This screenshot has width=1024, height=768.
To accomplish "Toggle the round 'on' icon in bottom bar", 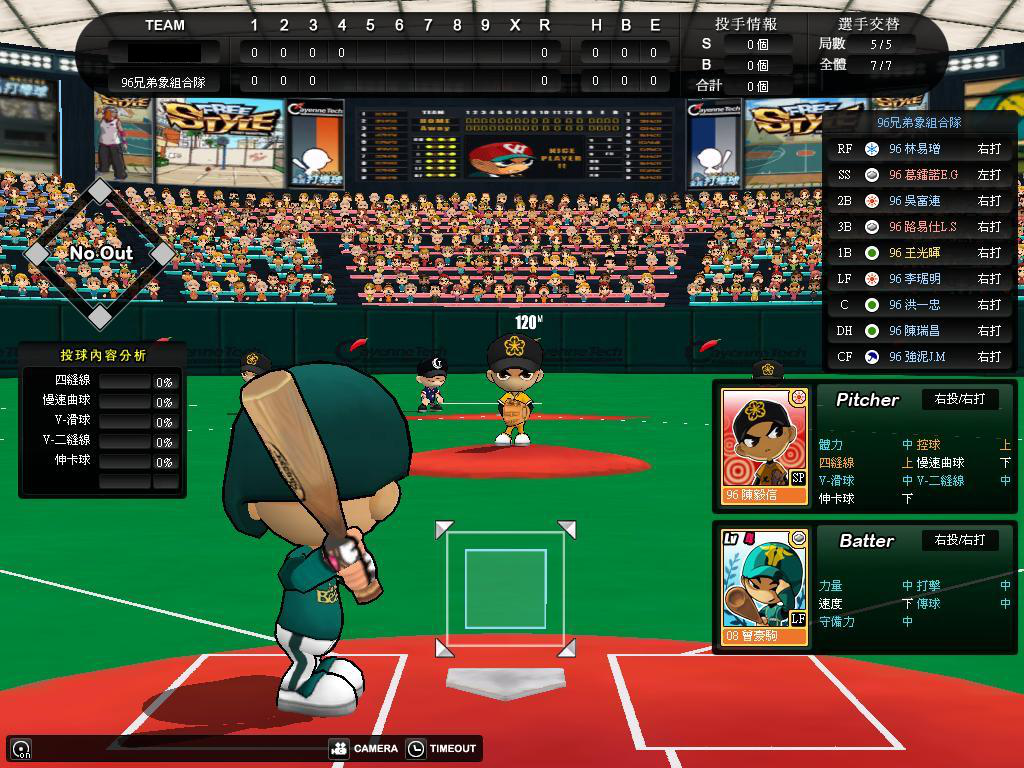I will [x=21, y=748].
